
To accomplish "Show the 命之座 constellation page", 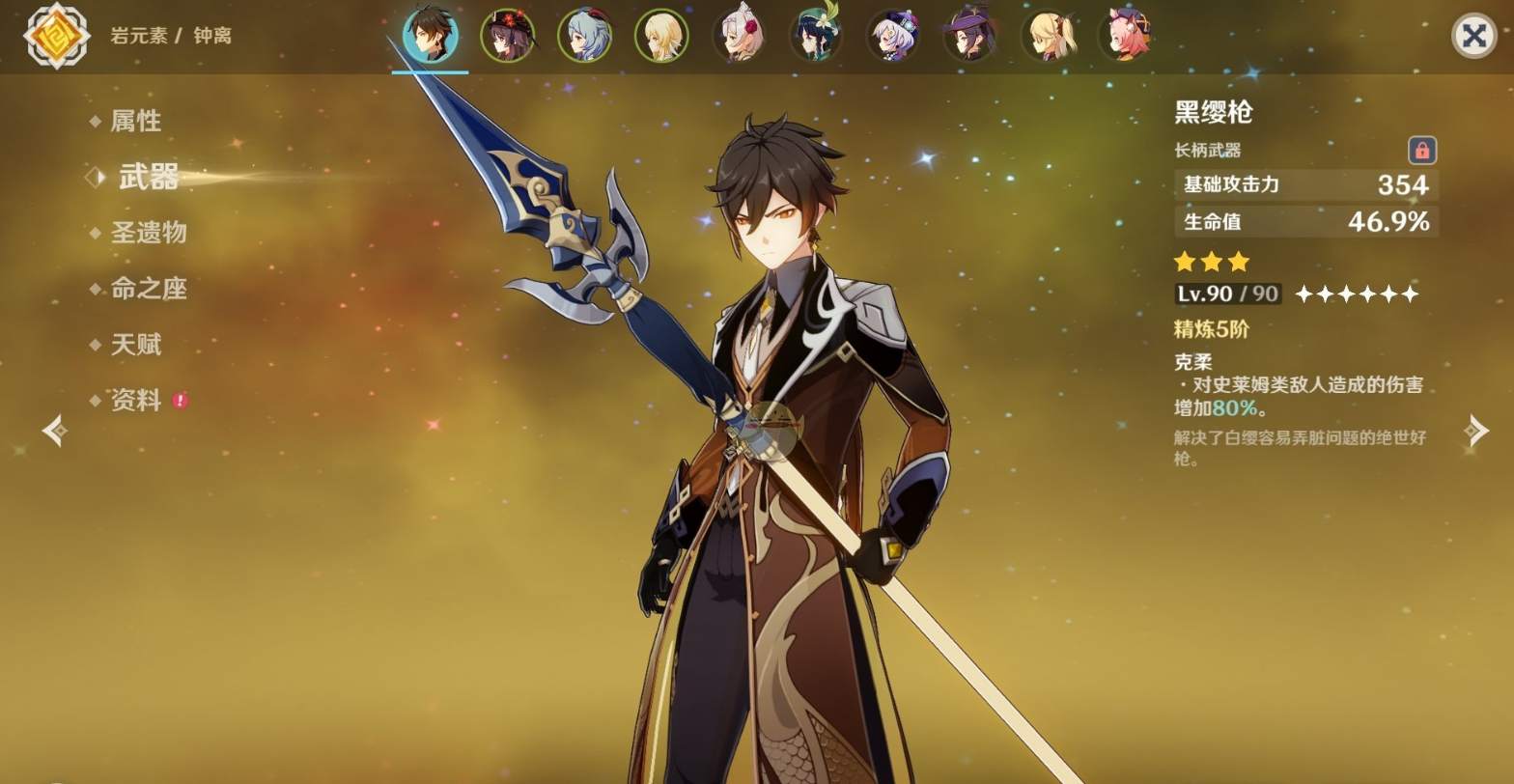I will 149,289.
